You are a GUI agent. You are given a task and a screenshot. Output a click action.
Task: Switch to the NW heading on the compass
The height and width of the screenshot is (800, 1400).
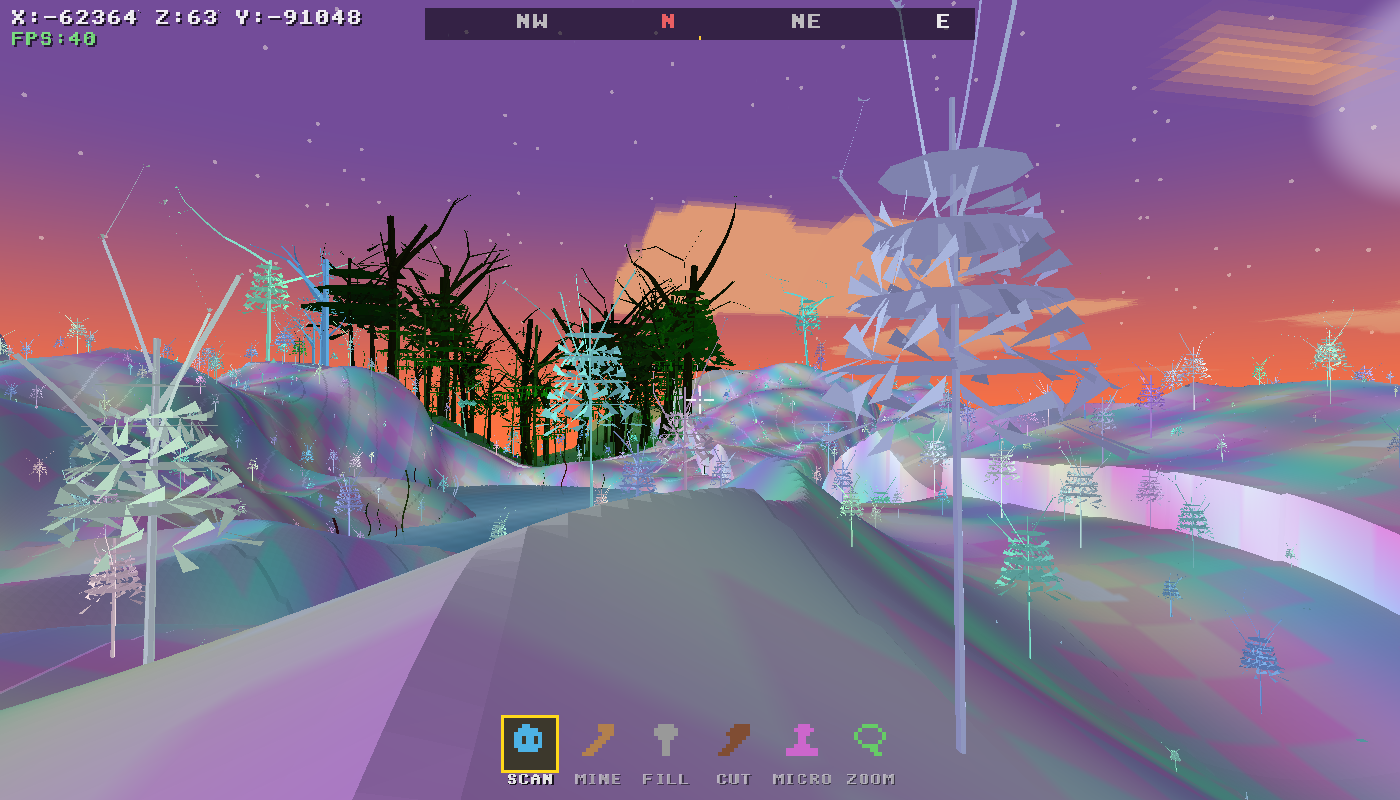click(530, 19)
